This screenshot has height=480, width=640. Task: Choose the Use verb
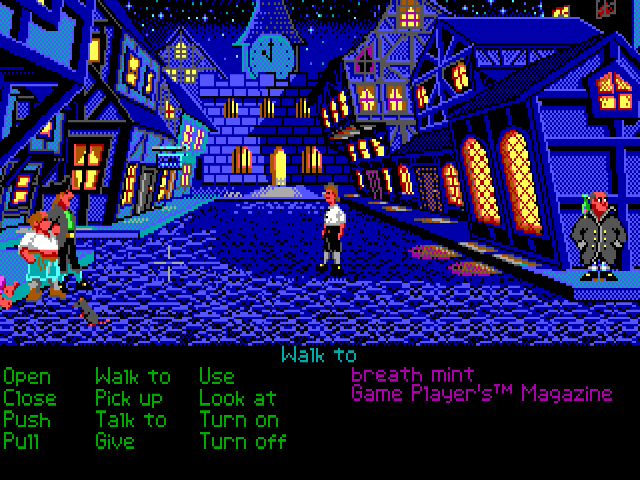click(217, 377)
